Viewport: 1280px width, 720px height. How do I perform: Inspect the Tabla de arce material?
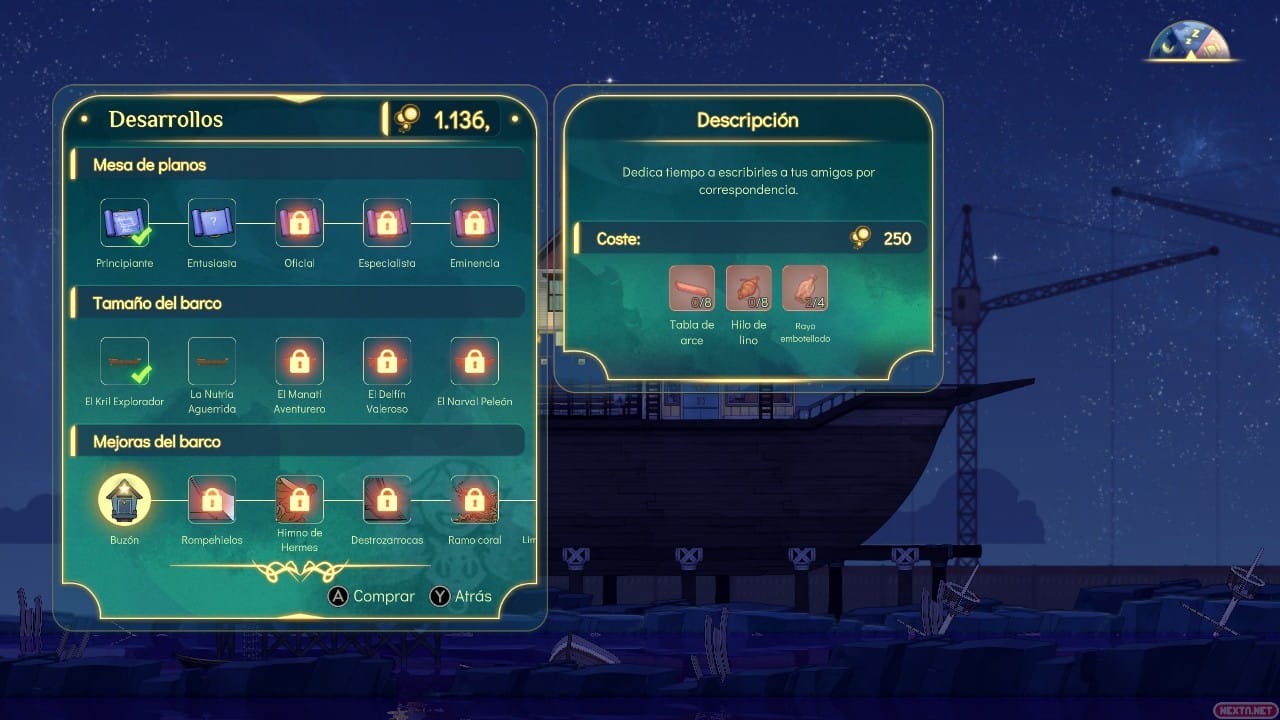click(x=692, y=288)
